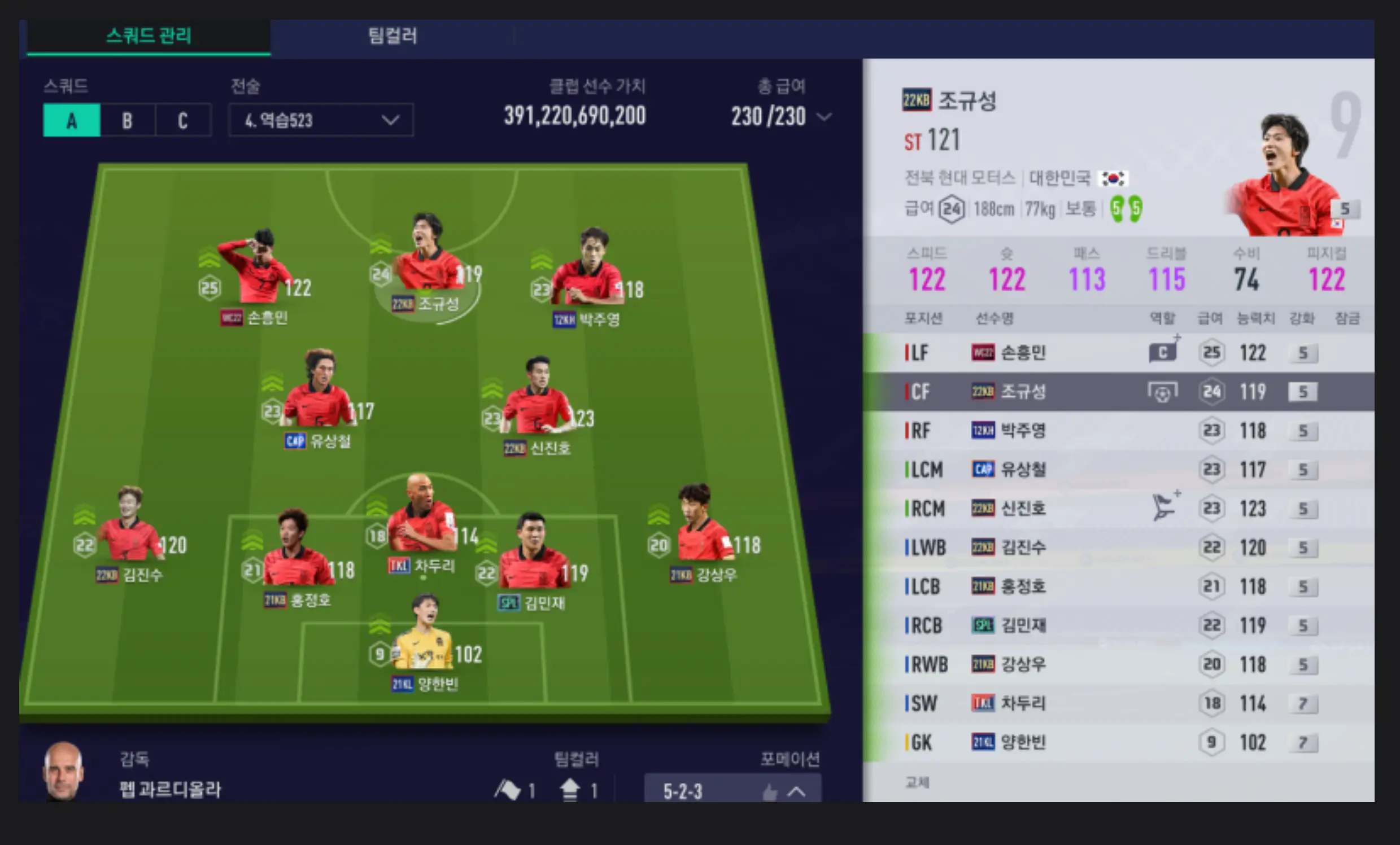Select squad B
Image resolution: width=1400 pixels, height=845 pixels.
(x=127, y=120)
